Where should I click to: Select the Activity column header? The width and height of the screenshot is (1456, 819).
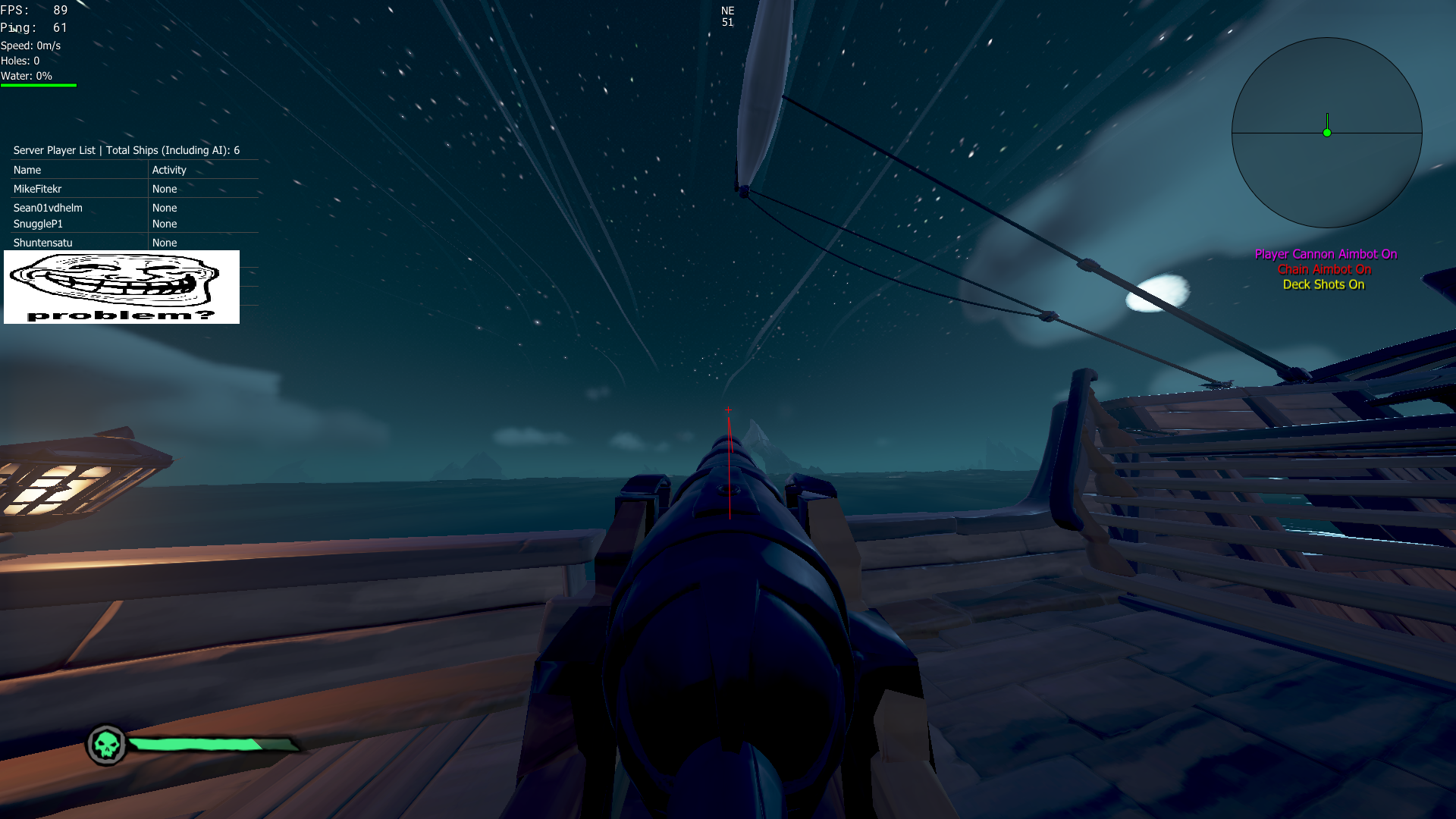pyautogui.click(x=168, y=170)
